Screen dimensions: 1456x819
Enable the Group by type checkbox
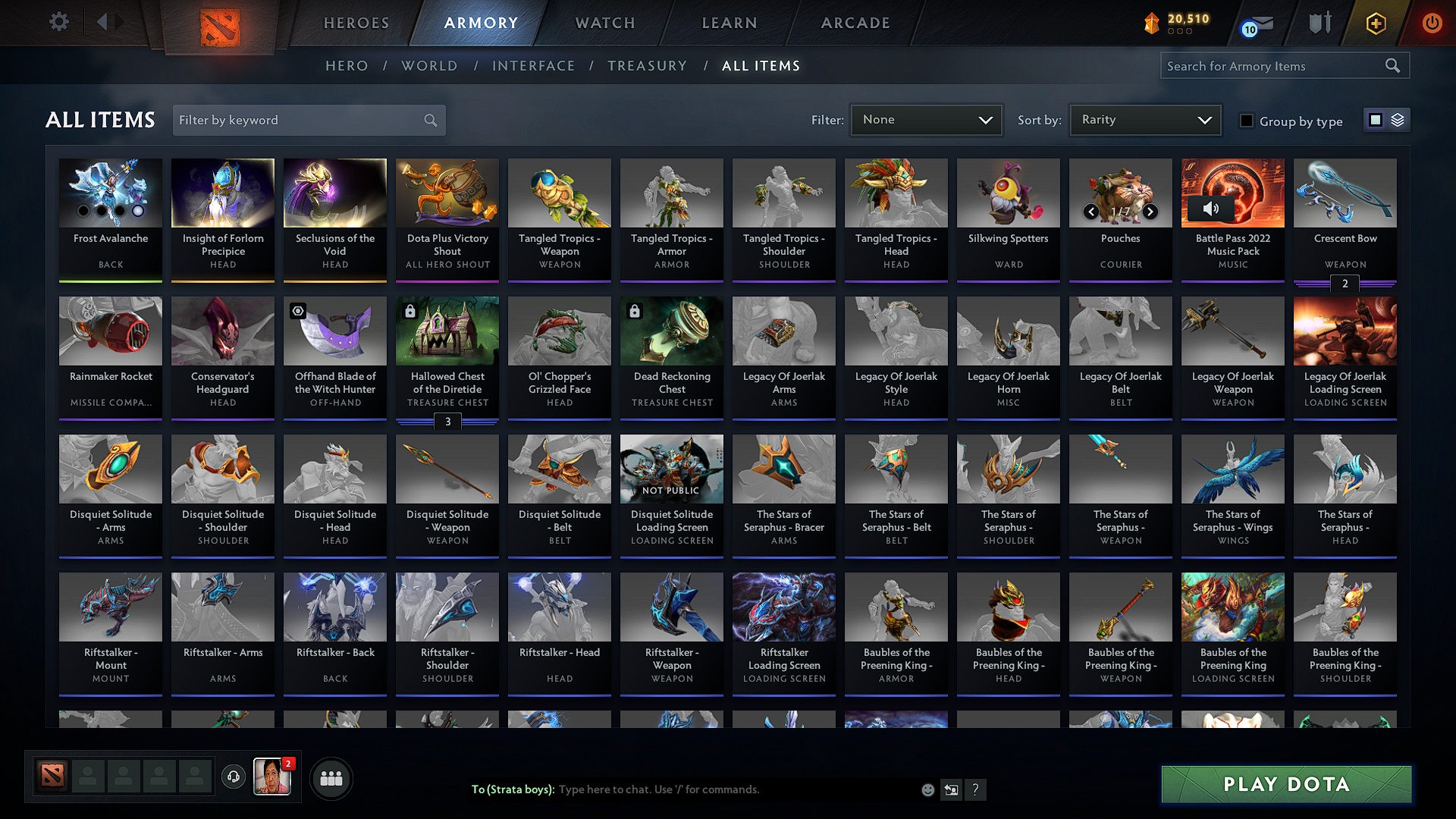point(1247,120)
